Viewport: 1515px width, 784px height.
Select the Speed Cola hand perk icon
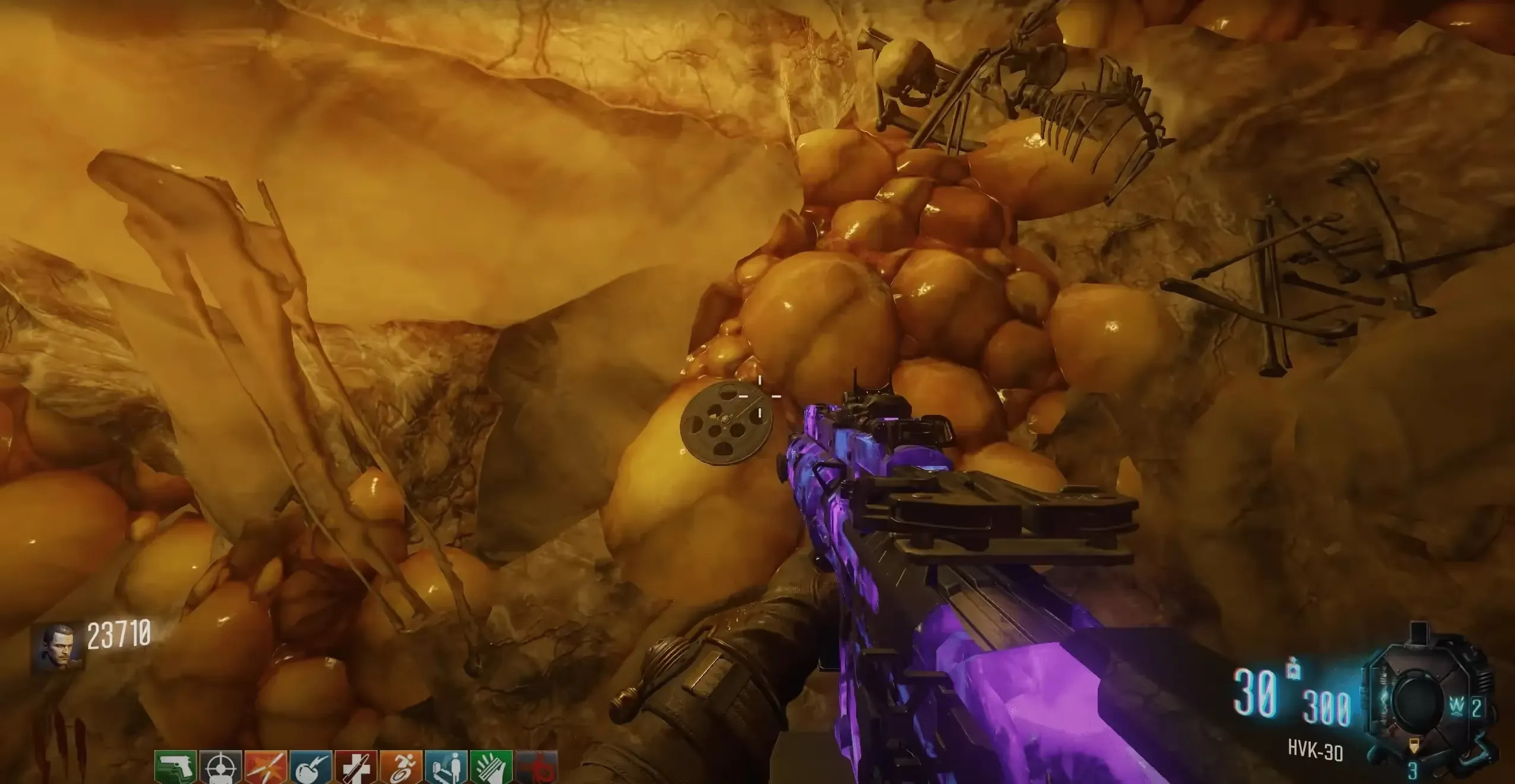pyautogui.click(x=492, y=767)
